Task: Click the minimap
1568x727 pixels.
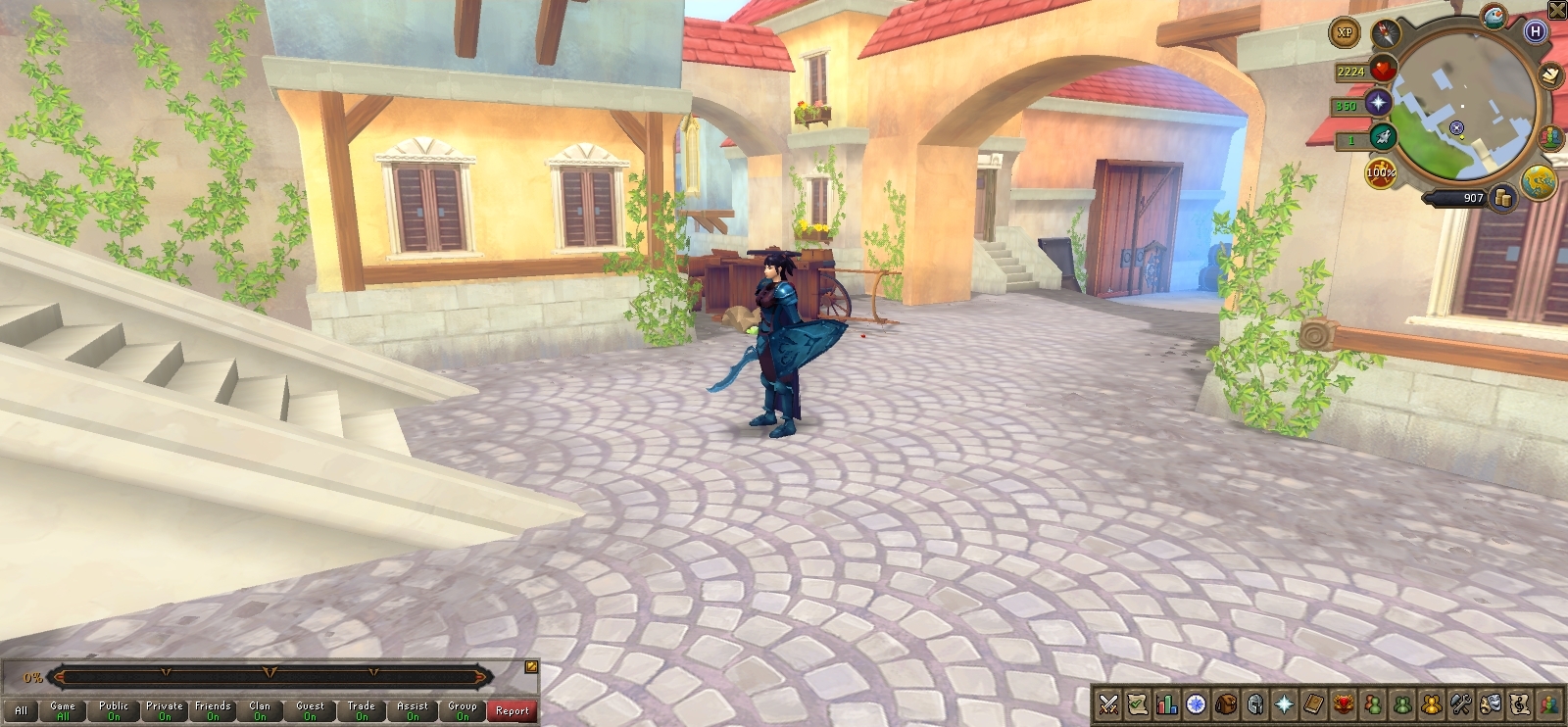Action: (x=1462, y=106)
